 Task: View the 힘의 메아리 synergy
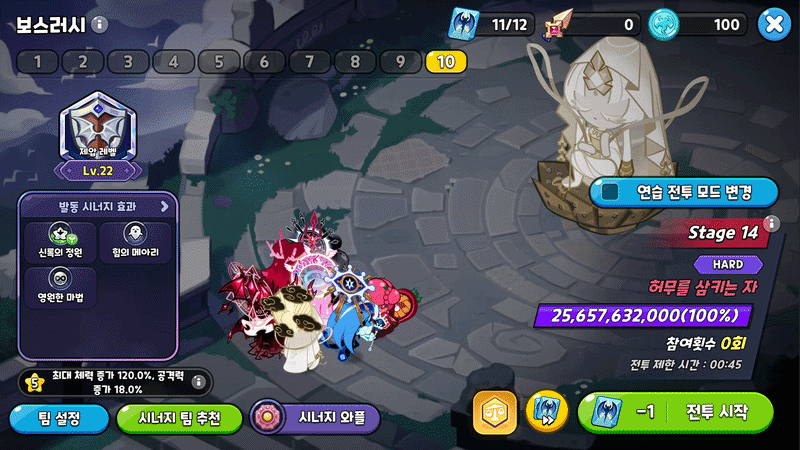[135, 241]
